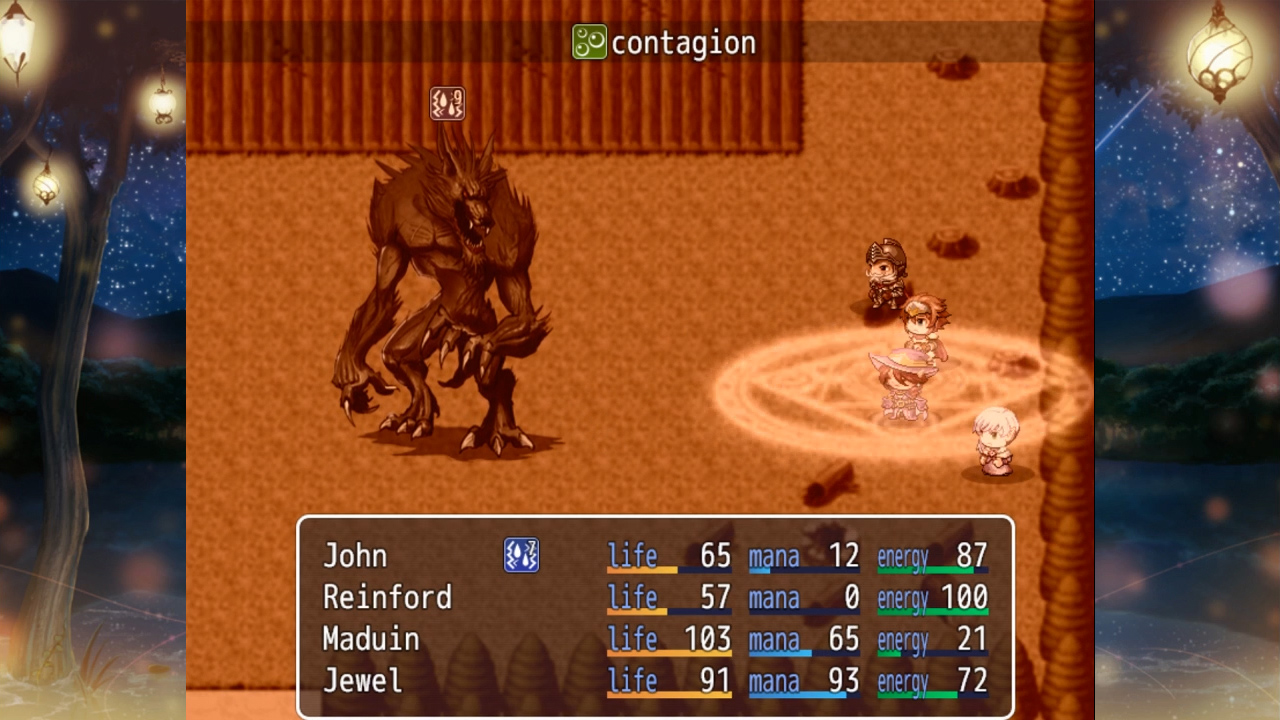The height and width of the screenshot is (720, 1280).
Task: Click the contagion status icon at the top
Action: [x=588, y=43]
